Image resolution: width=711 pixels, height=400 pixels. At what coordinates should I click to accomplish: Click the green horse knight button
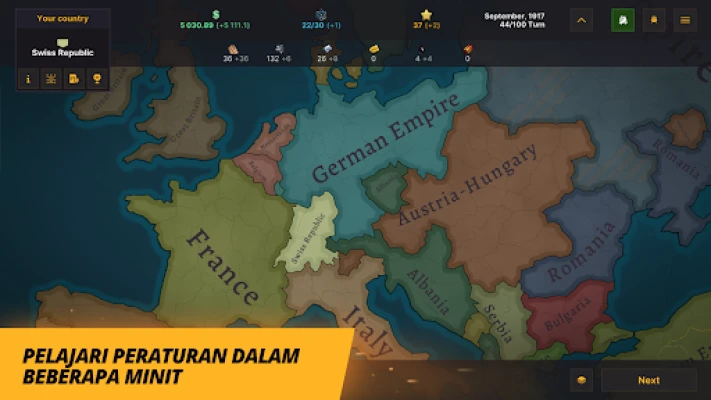tap(622, 19)
